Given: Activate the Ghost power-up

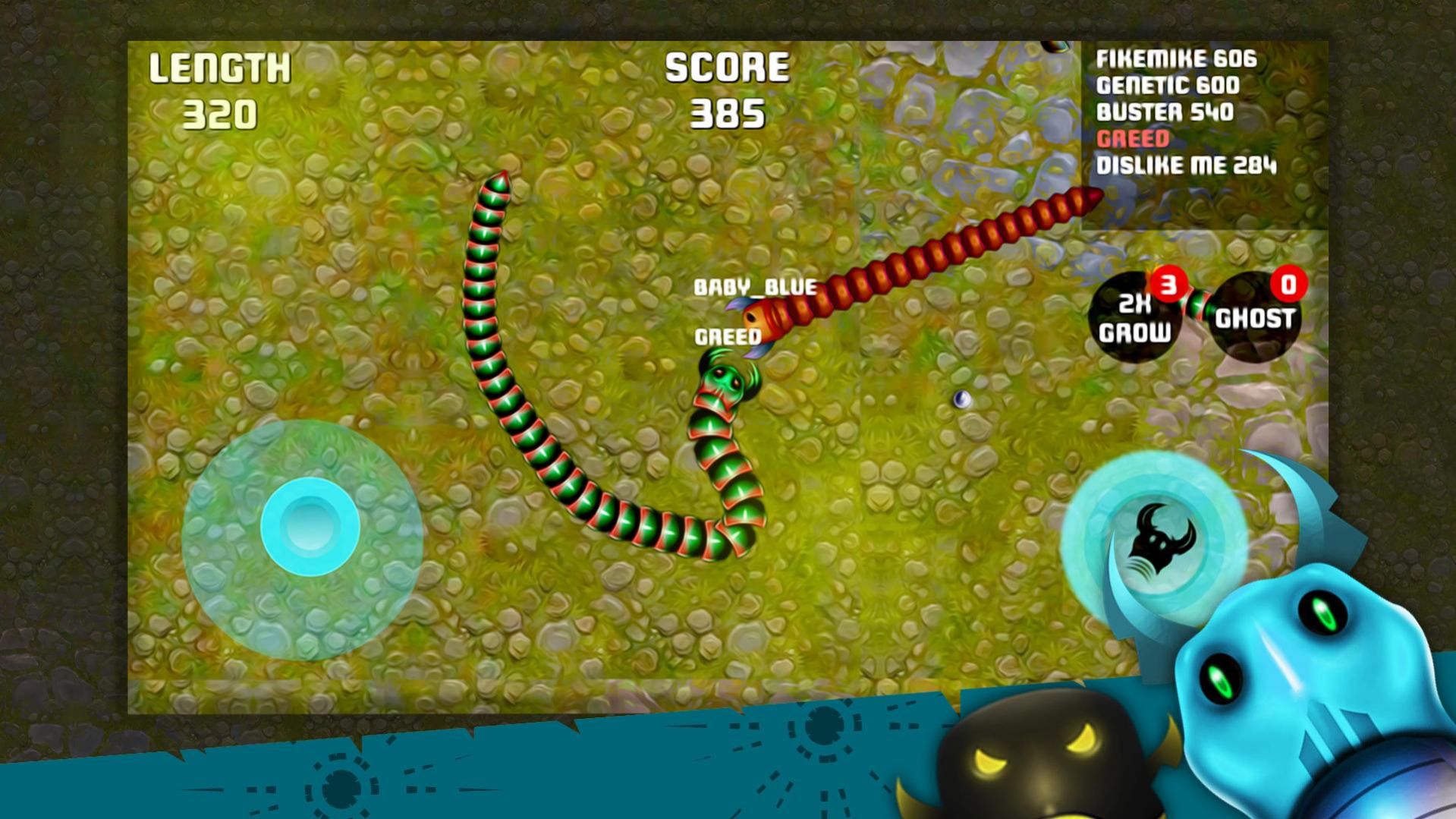Looking at the screenshot, I should tap(1254, 318).
